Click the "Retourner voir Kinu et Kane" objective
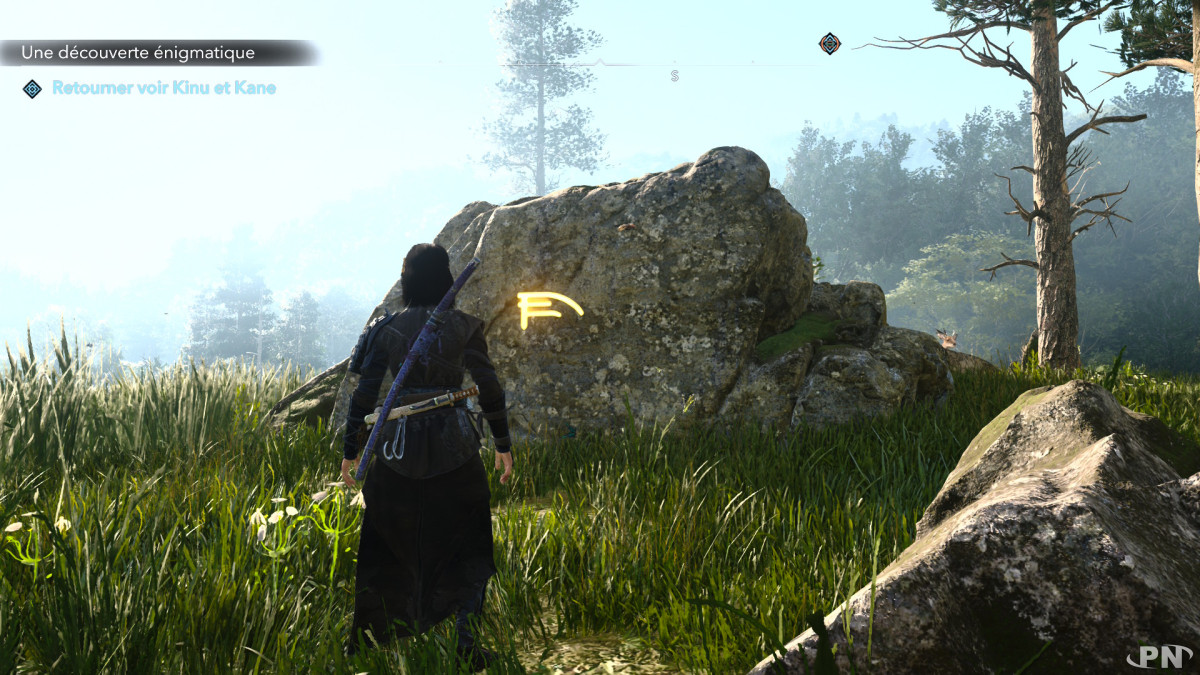The width and height of the screenshot is (1200, 675). [164, 88]
